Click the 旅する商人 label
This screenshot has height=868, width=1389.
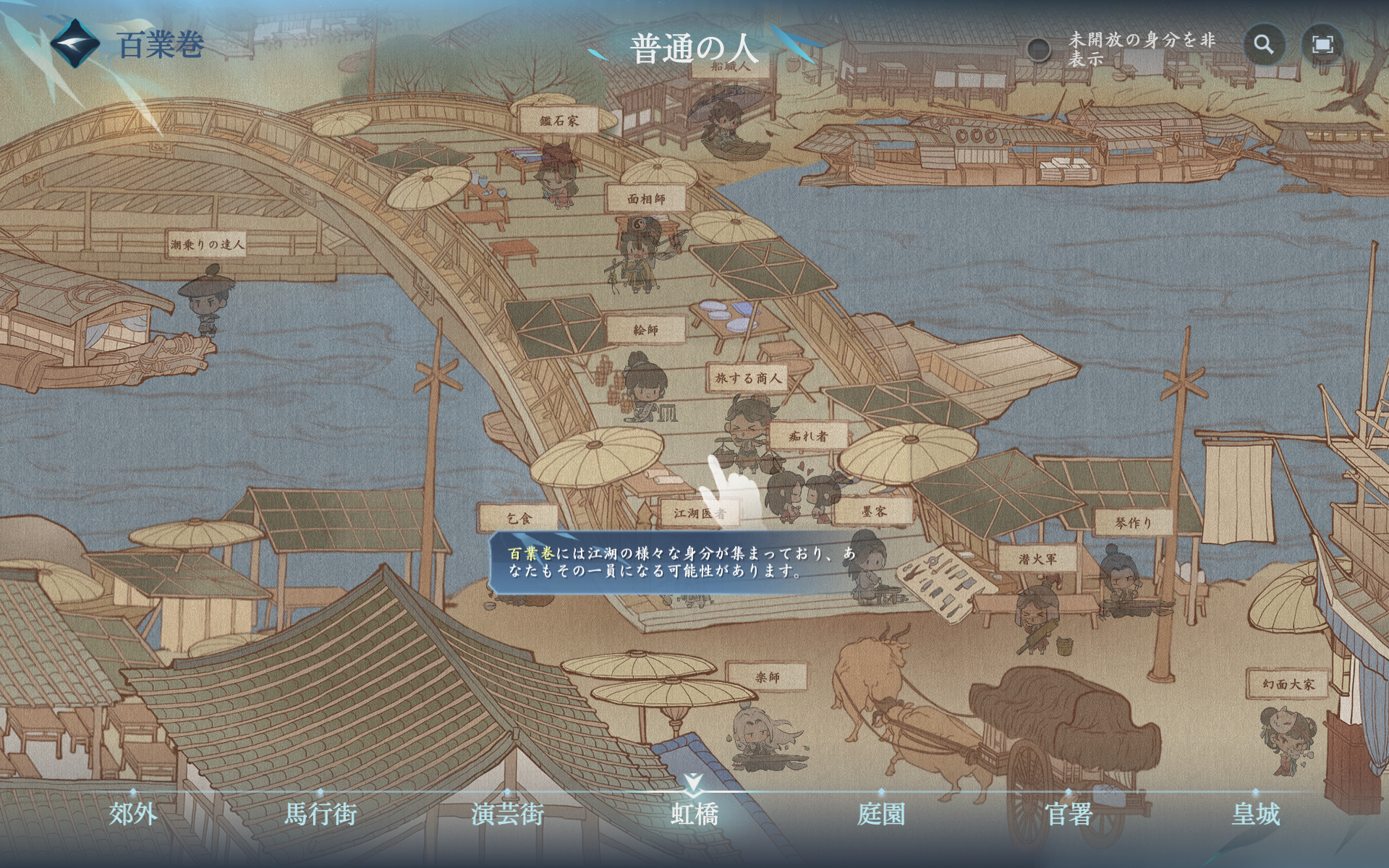[x=748, y=379]
